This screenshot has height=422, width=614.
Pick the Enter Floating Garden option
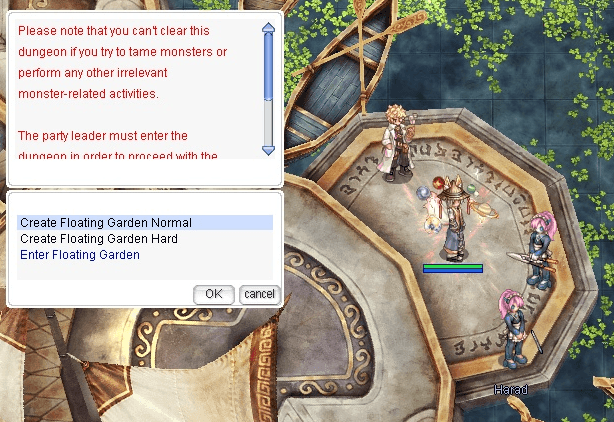80,255
